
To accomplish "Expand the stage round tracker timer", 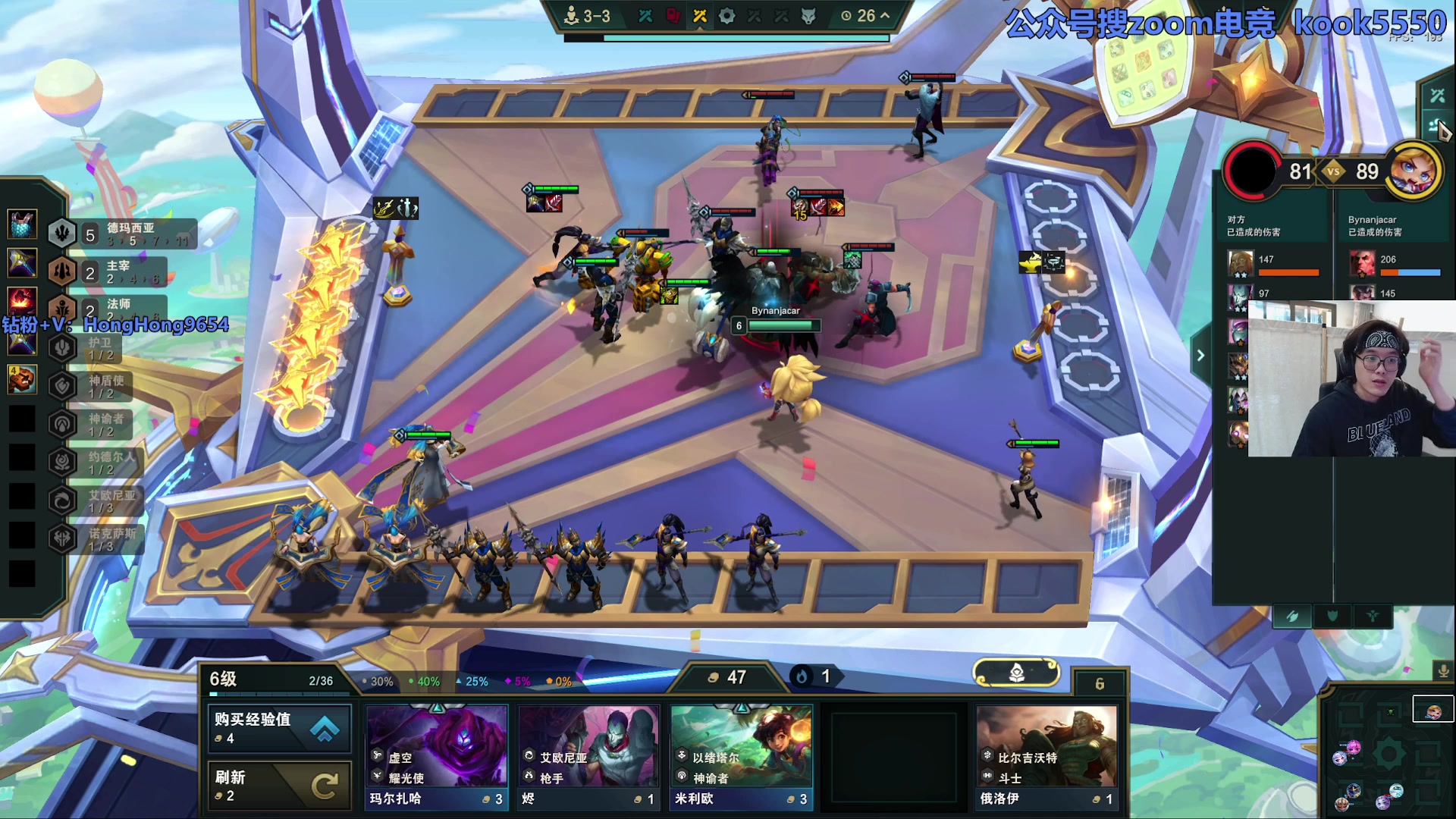I will (865, 16).
